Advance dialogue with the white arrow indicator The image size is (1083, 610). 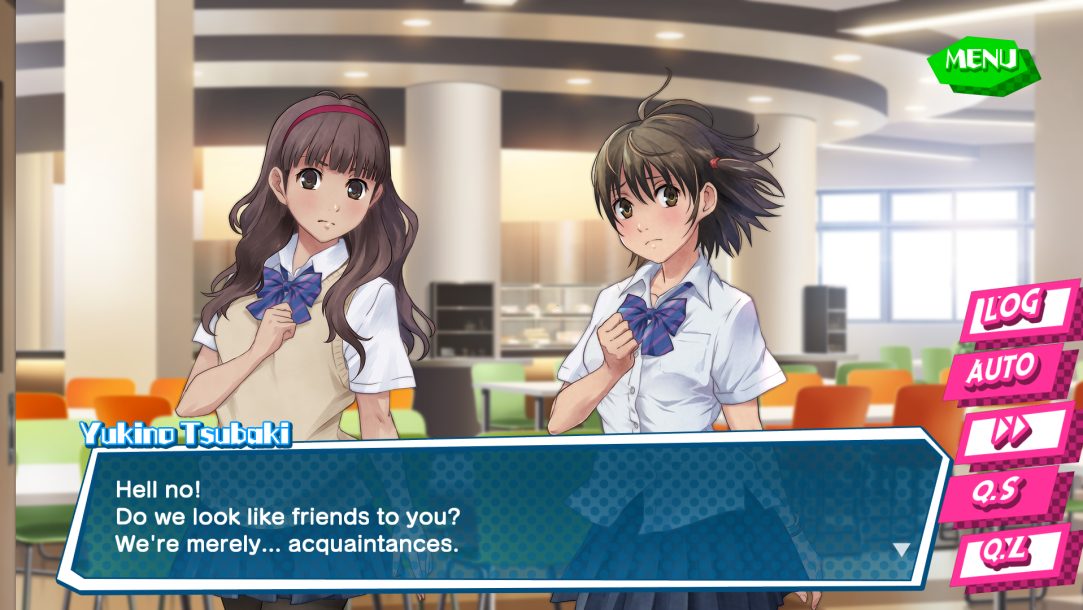(901, 550)
